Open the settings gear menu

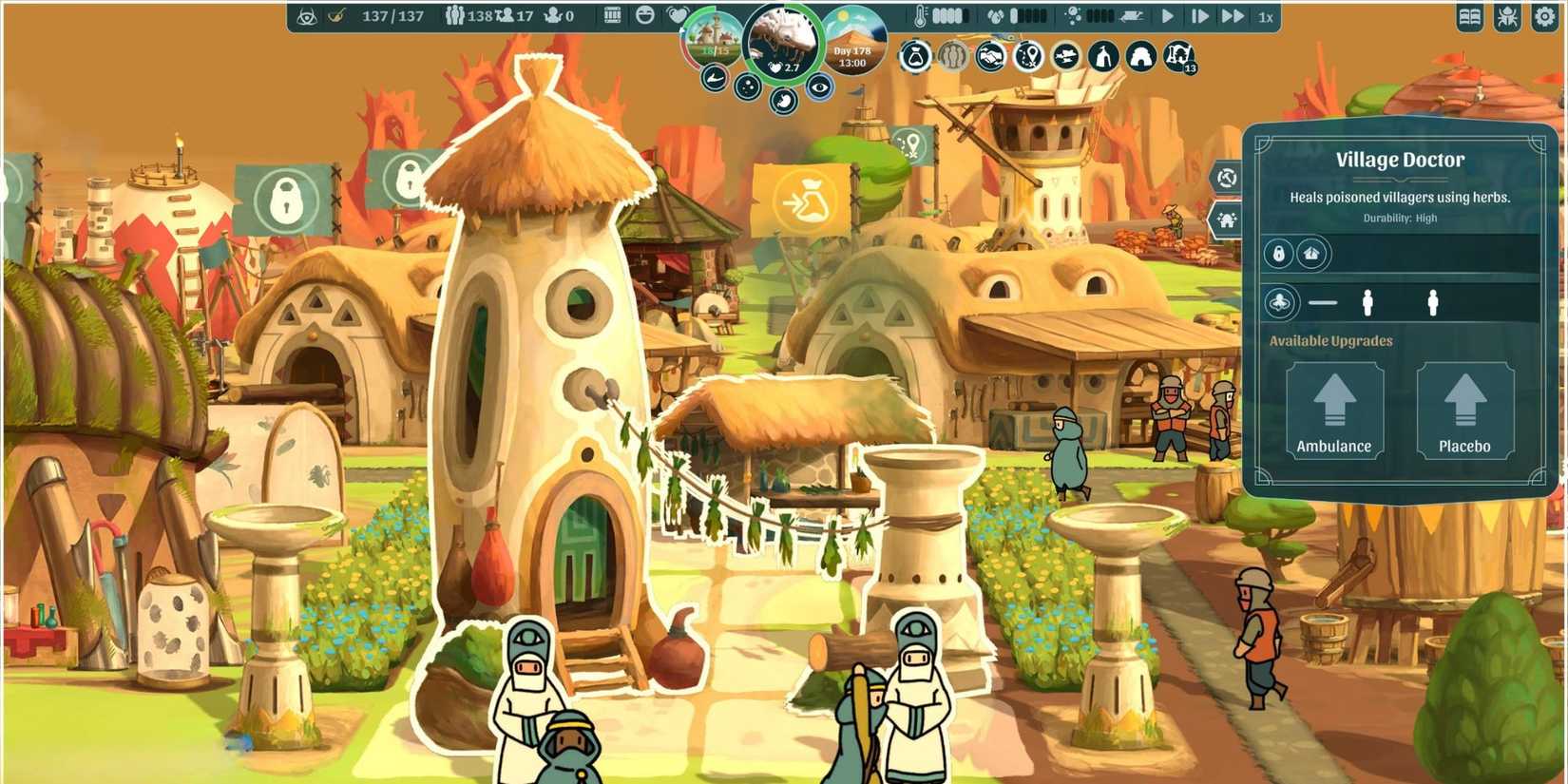[x=1544, y=18]
